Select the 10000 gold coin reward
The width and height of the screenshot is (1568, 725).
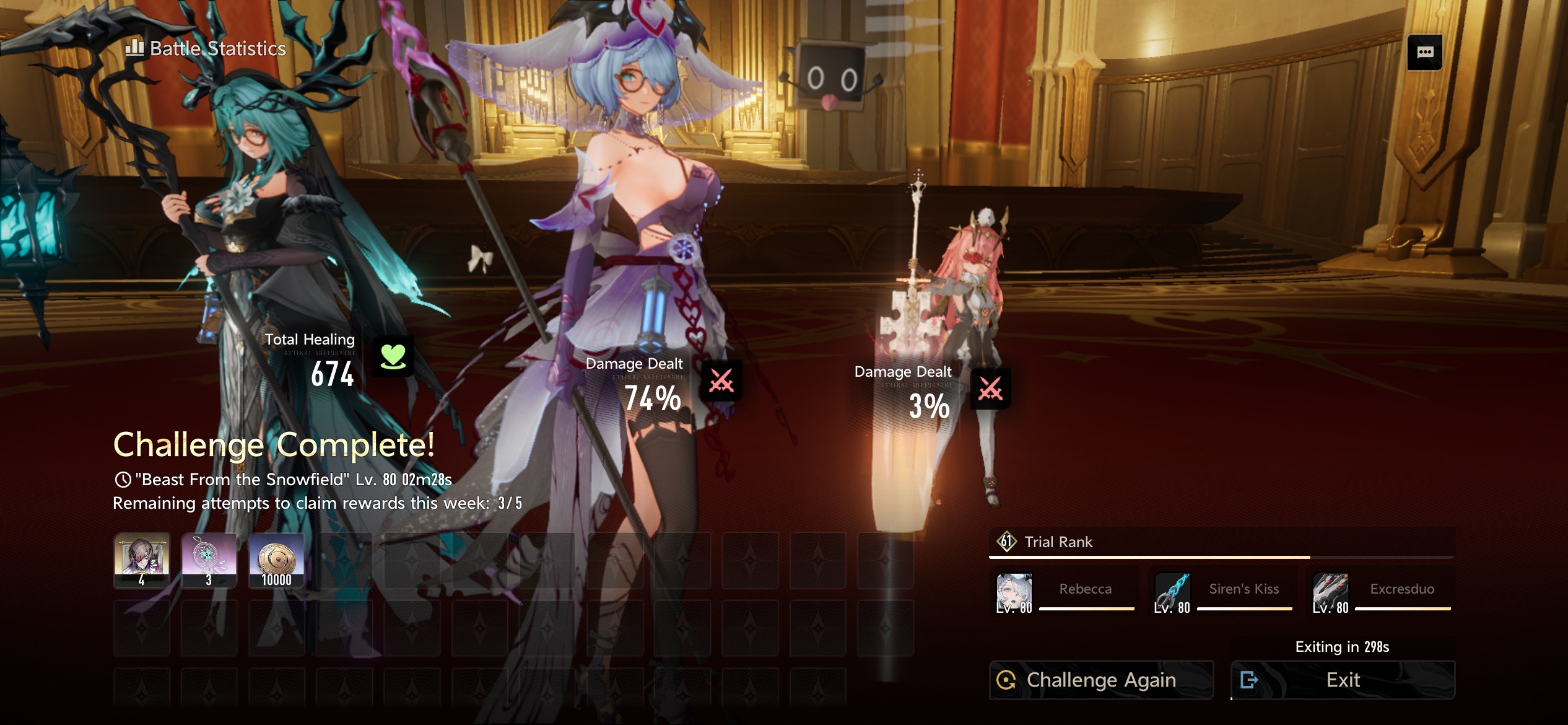click(x=276, y=560)
